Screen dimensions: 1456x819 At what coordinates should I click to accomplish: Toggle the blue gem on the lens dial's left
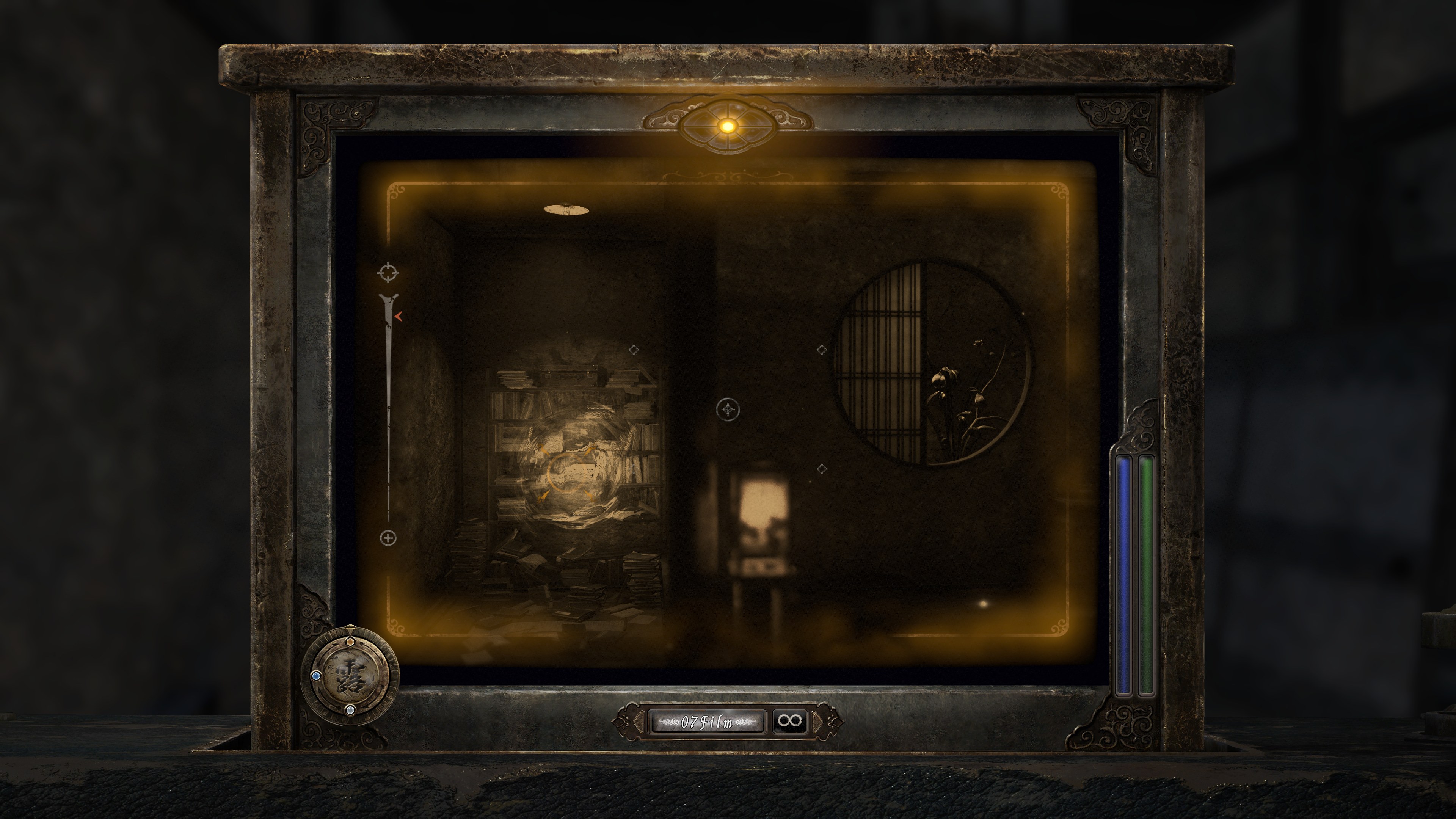pyautogui.click(x=317, y=676)
